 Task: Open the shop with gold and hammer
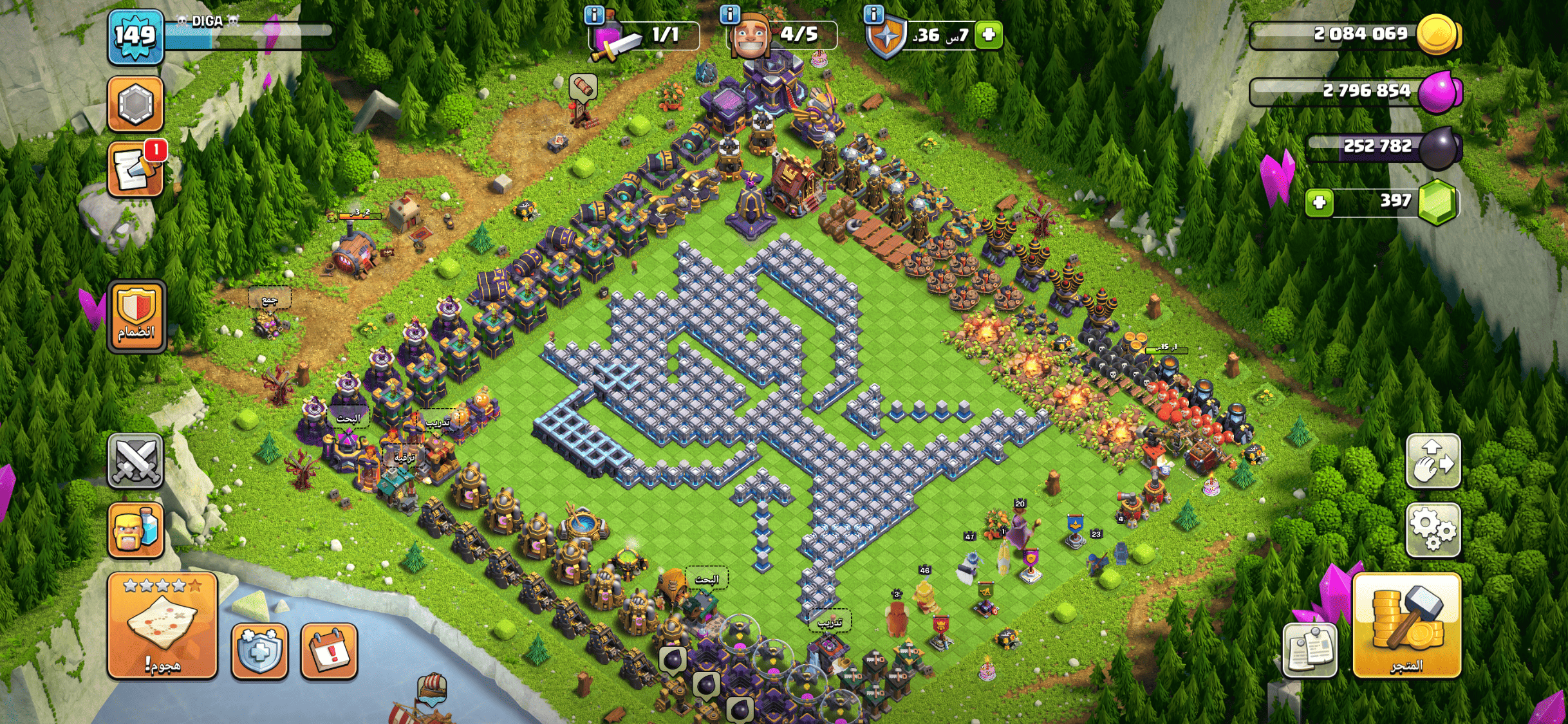point(1406,625)
